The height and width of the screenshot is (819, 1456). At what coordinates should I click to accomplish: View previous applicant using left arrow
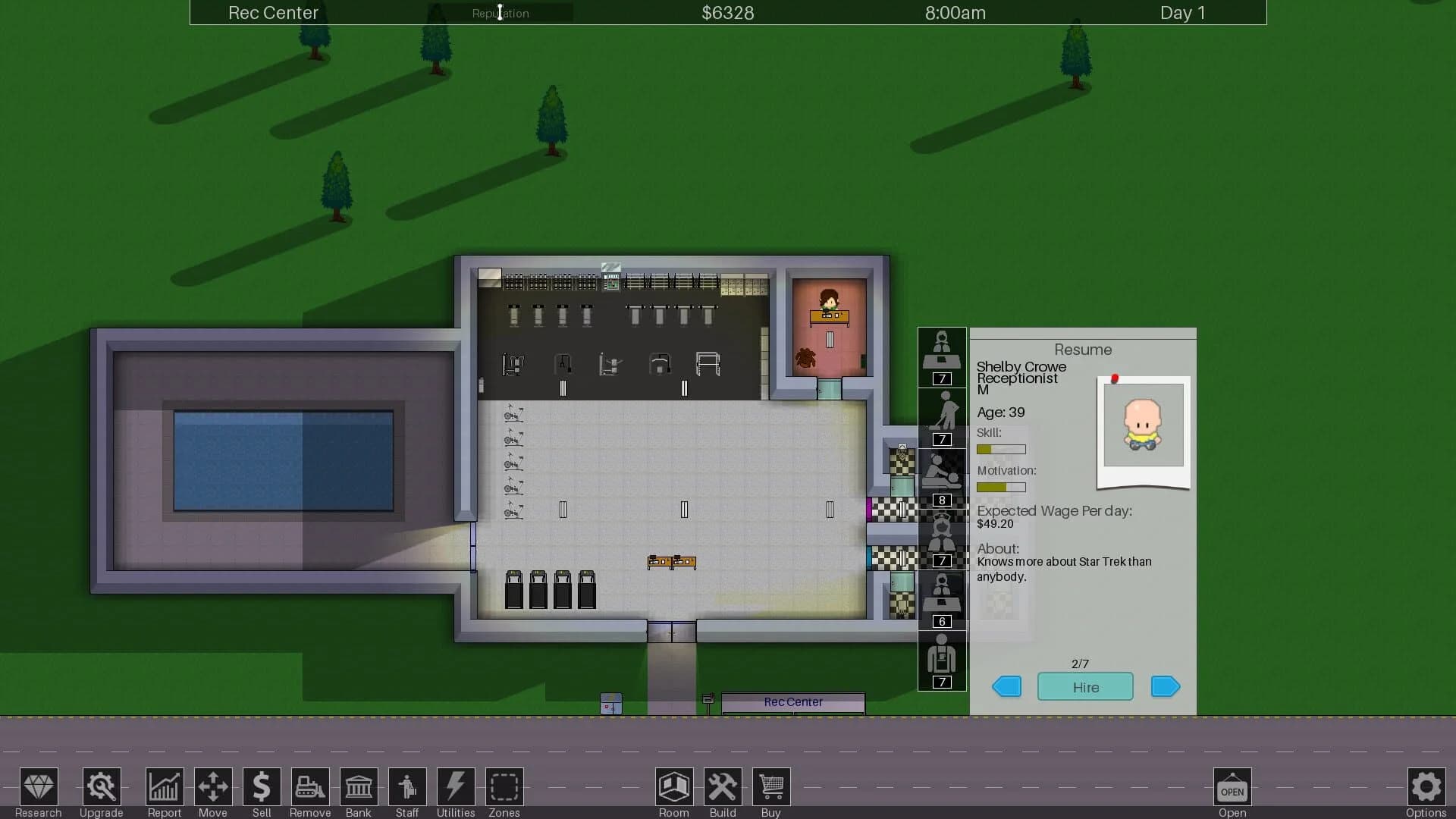click(1006, 686)
